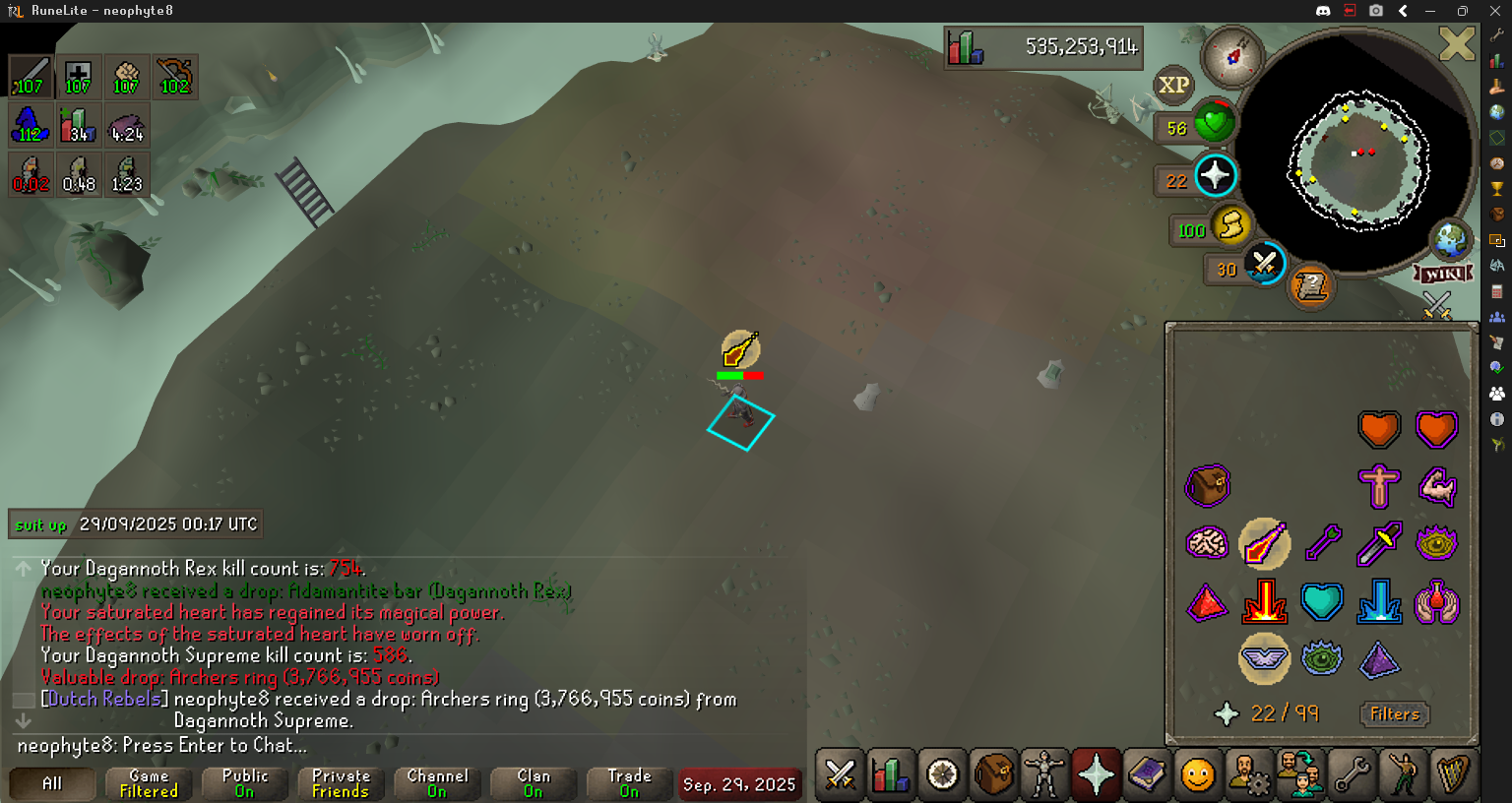
Task: Toggle run with the boot energy orb
Action: (1229, 226)
